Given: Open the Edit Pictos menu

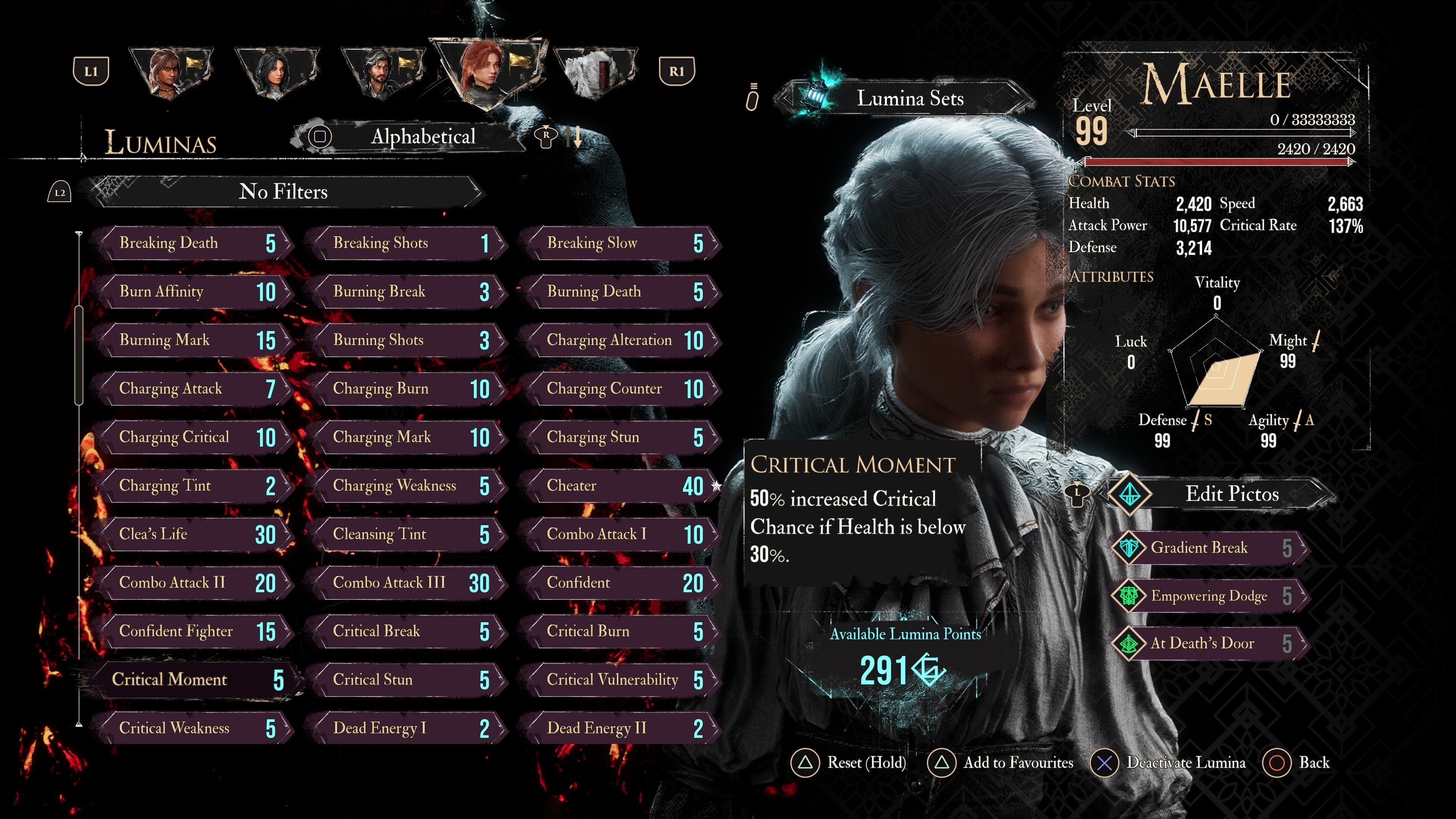Looking at the screenshot, I should click(1231, 494).
